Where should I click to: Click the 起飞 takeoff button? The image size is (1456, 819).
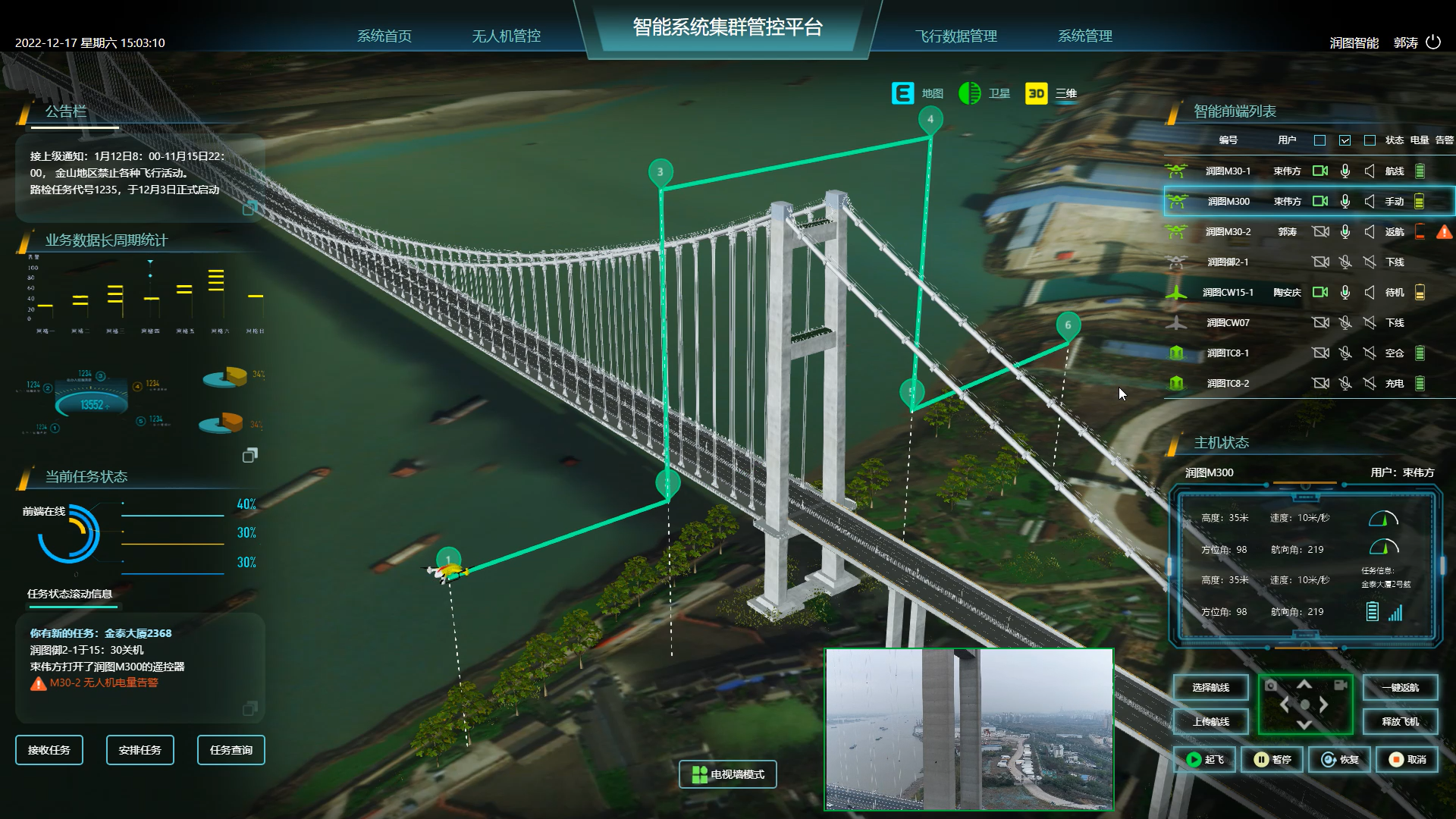pyautogui.click(x=1204, y=759)
